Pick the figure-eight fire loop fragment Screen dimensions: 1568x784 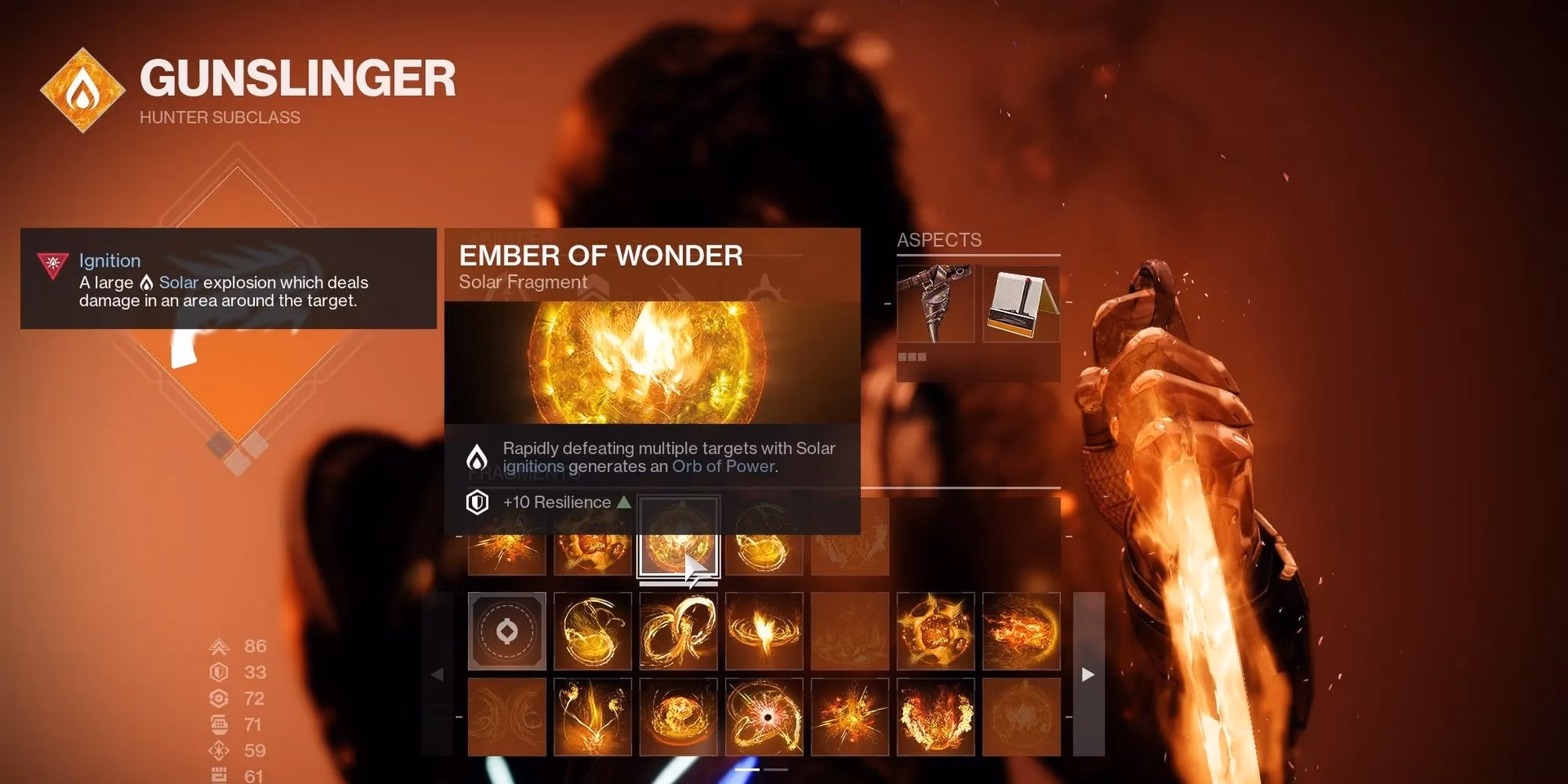[679, 631]
